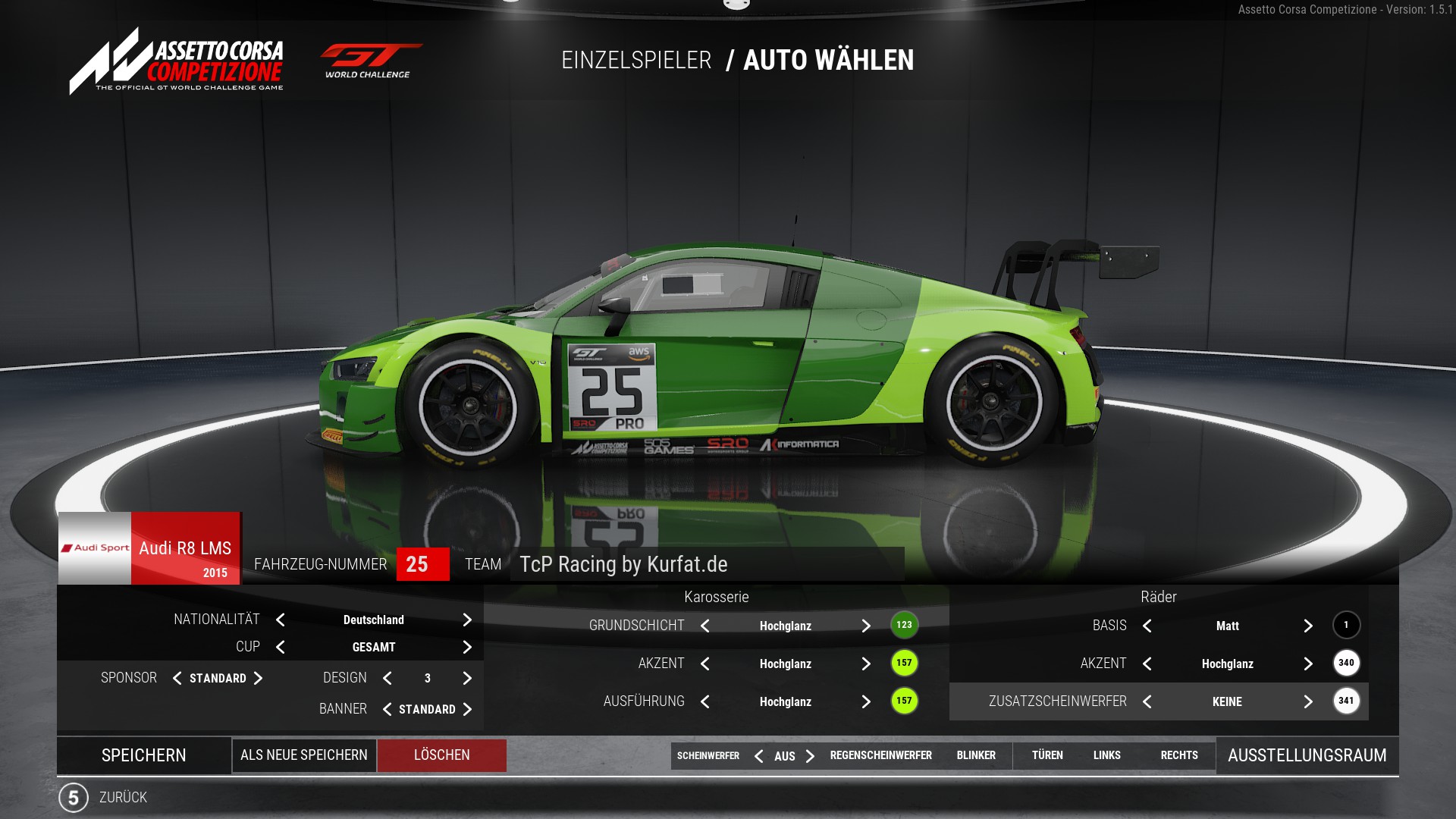
Task: Change the vehicle number 25 field
Action: [422, 564]
